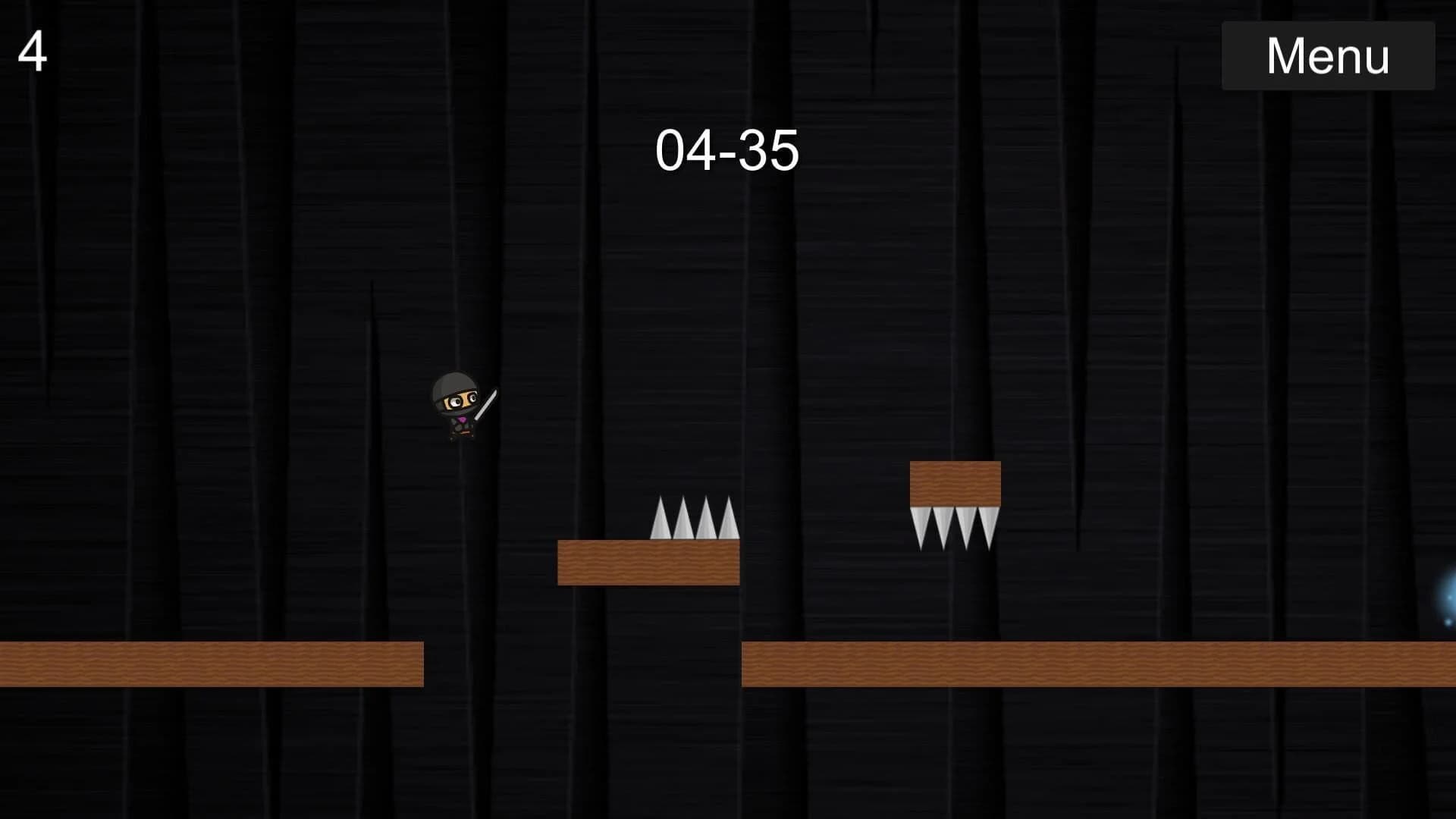
Task: Click the score counter showing 4
Action: 34,51
